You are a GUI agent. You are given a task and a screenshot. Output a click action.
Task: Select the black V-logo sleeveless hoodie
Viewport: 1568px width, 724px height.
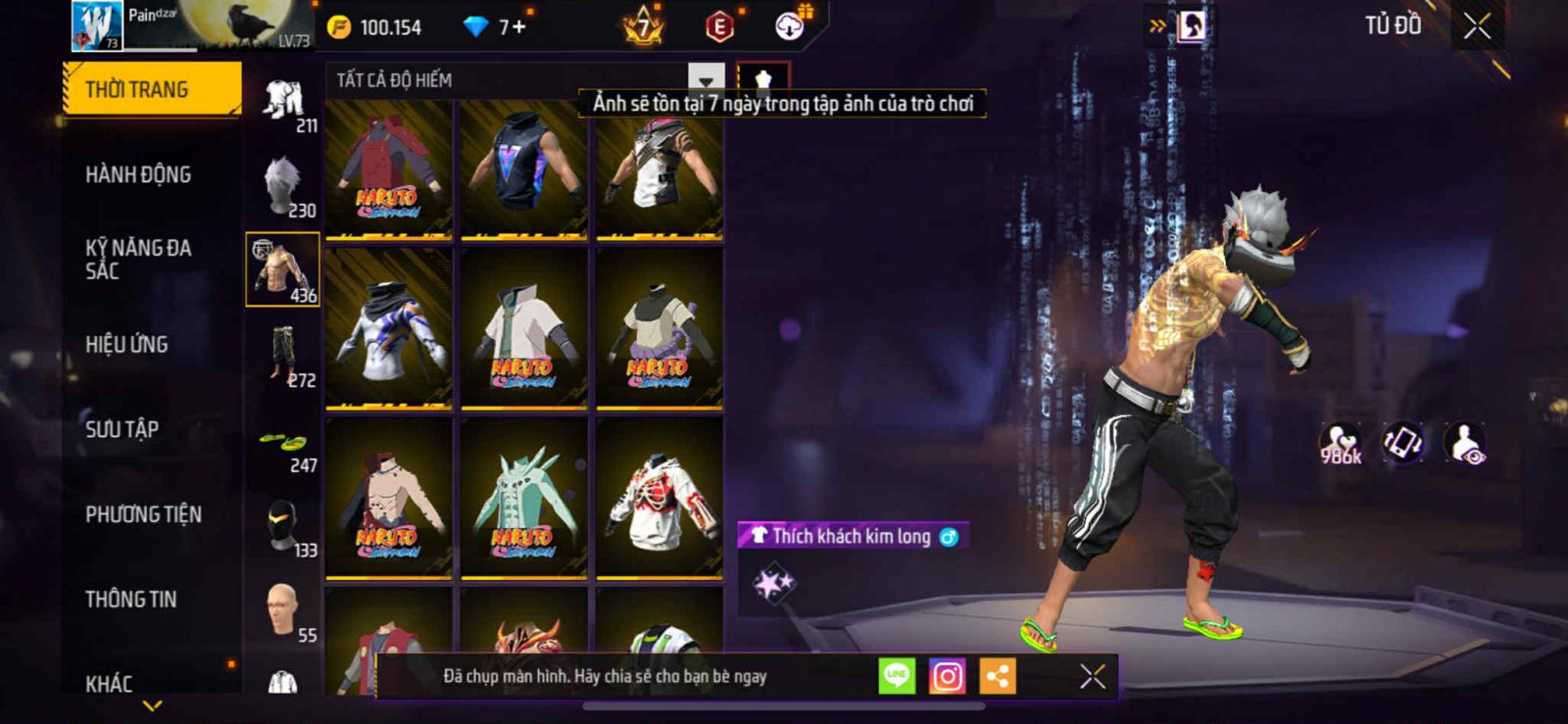pos(524,169)
